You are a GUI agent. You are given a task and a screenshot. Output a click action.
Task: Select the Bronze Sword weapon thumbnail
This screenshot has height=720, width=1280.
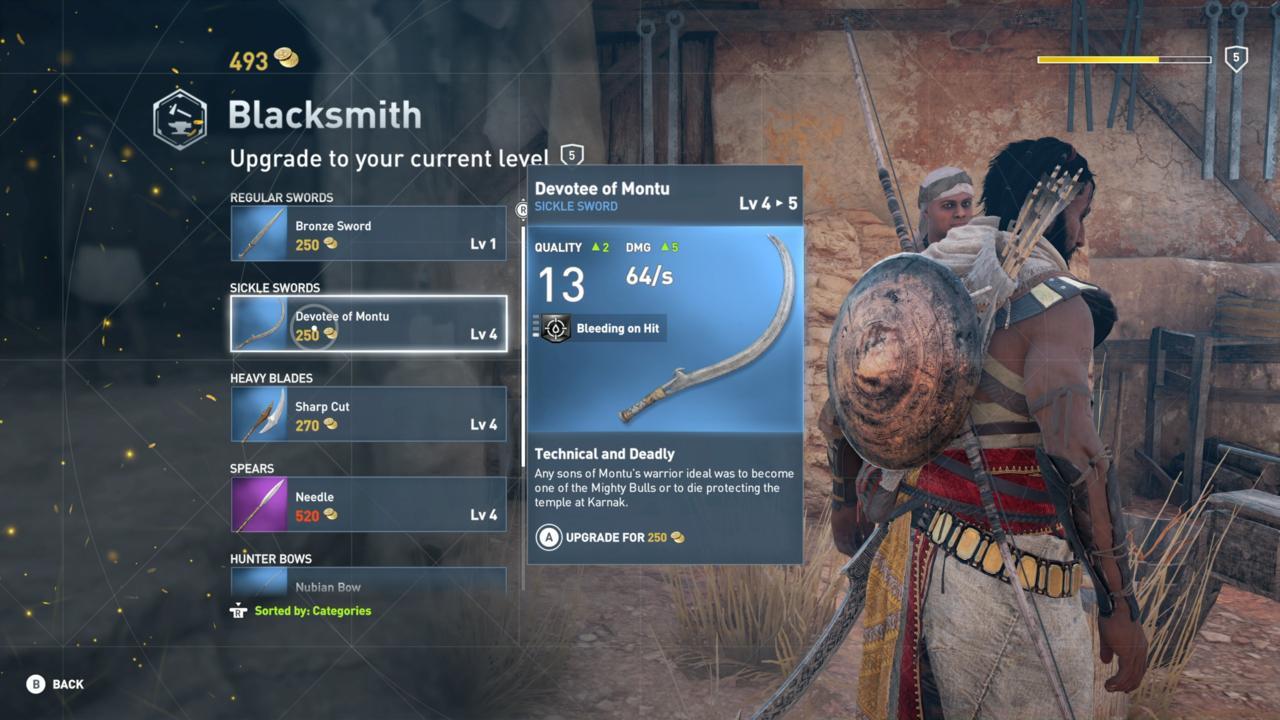coord(258,233)
